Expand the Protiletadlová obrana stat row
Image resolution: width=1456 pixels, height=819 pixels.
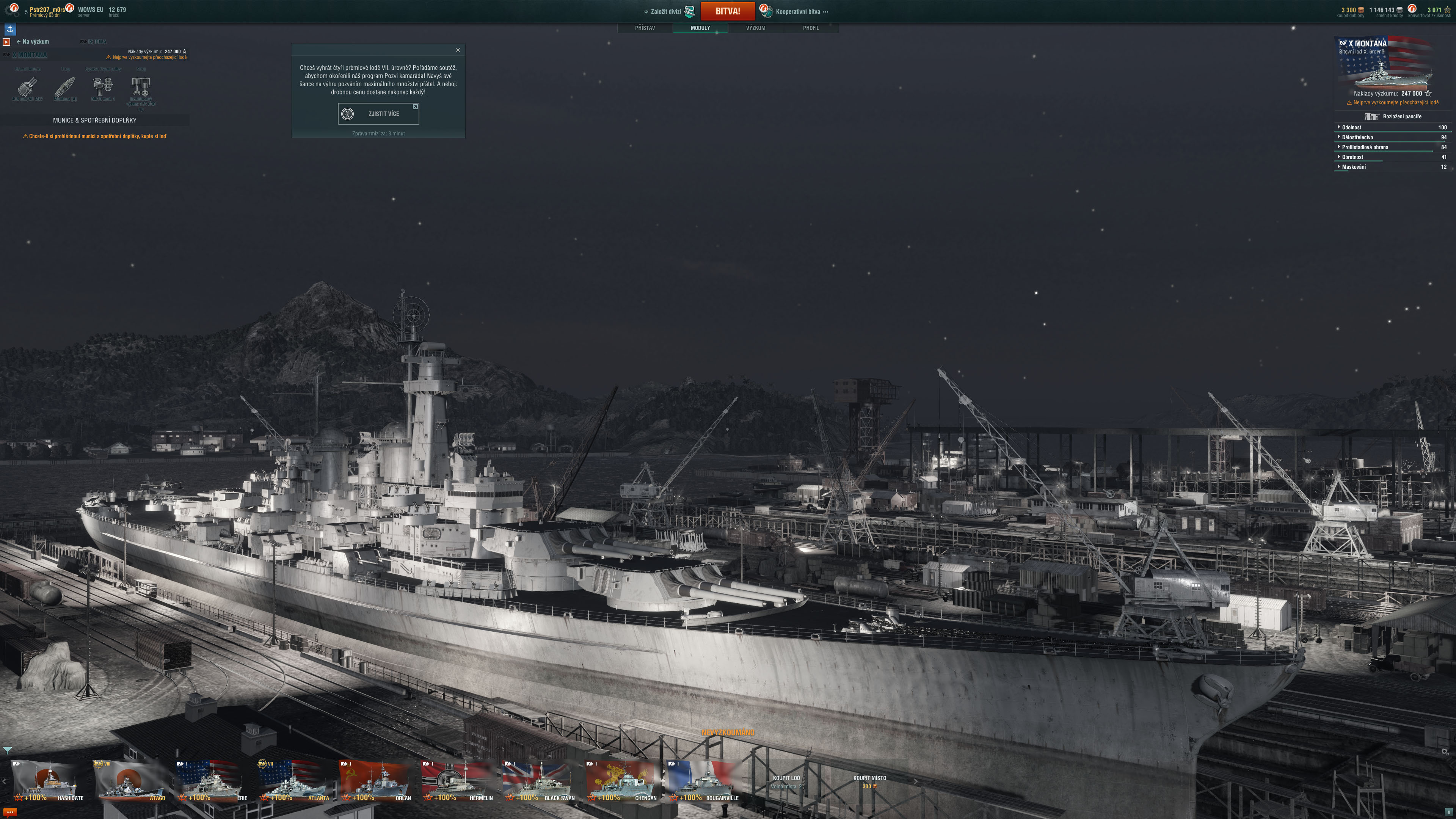coord(1365,147)
